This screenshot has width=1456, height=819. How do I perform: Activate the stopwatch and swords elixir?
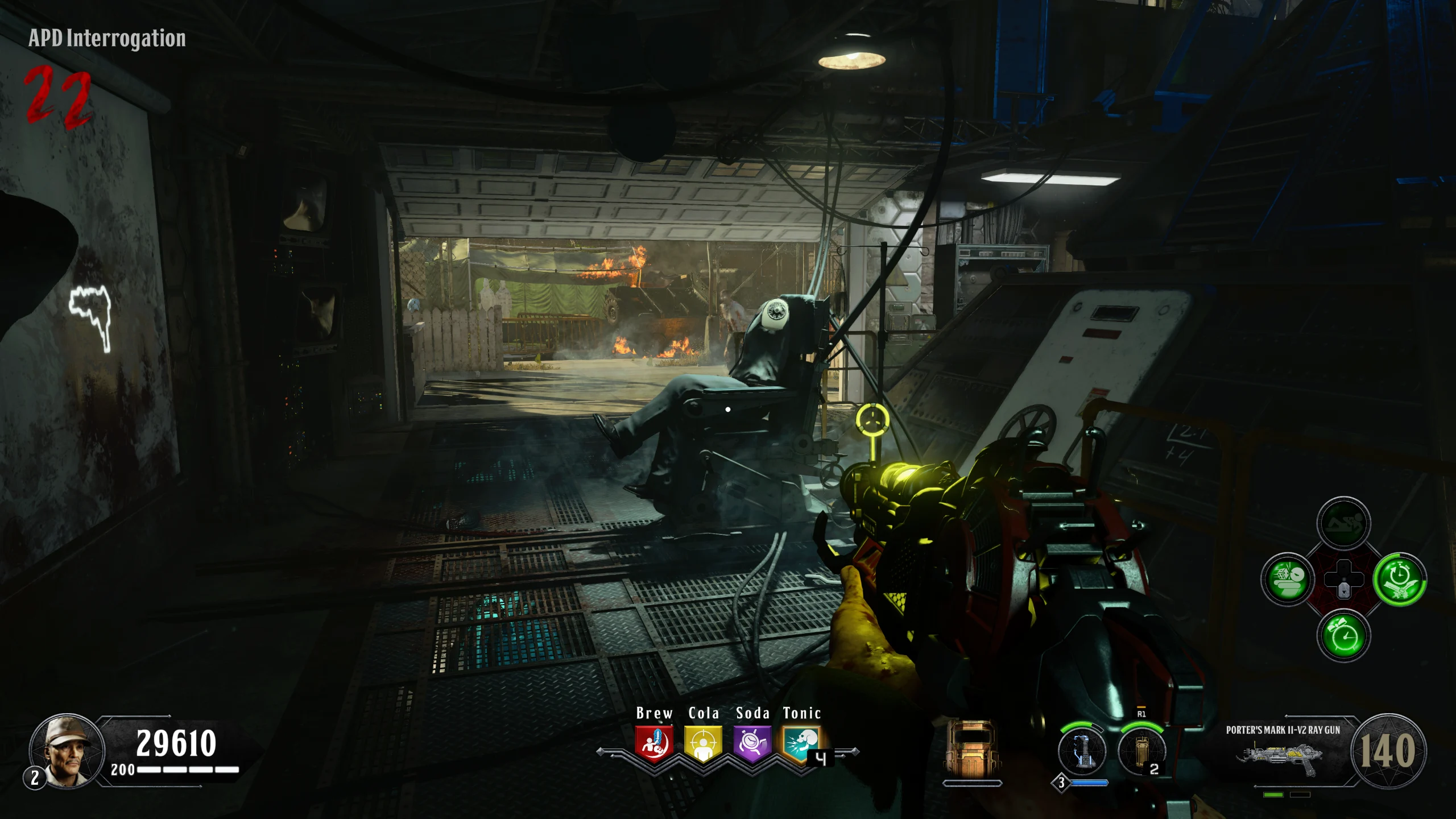click(1399, 580)
